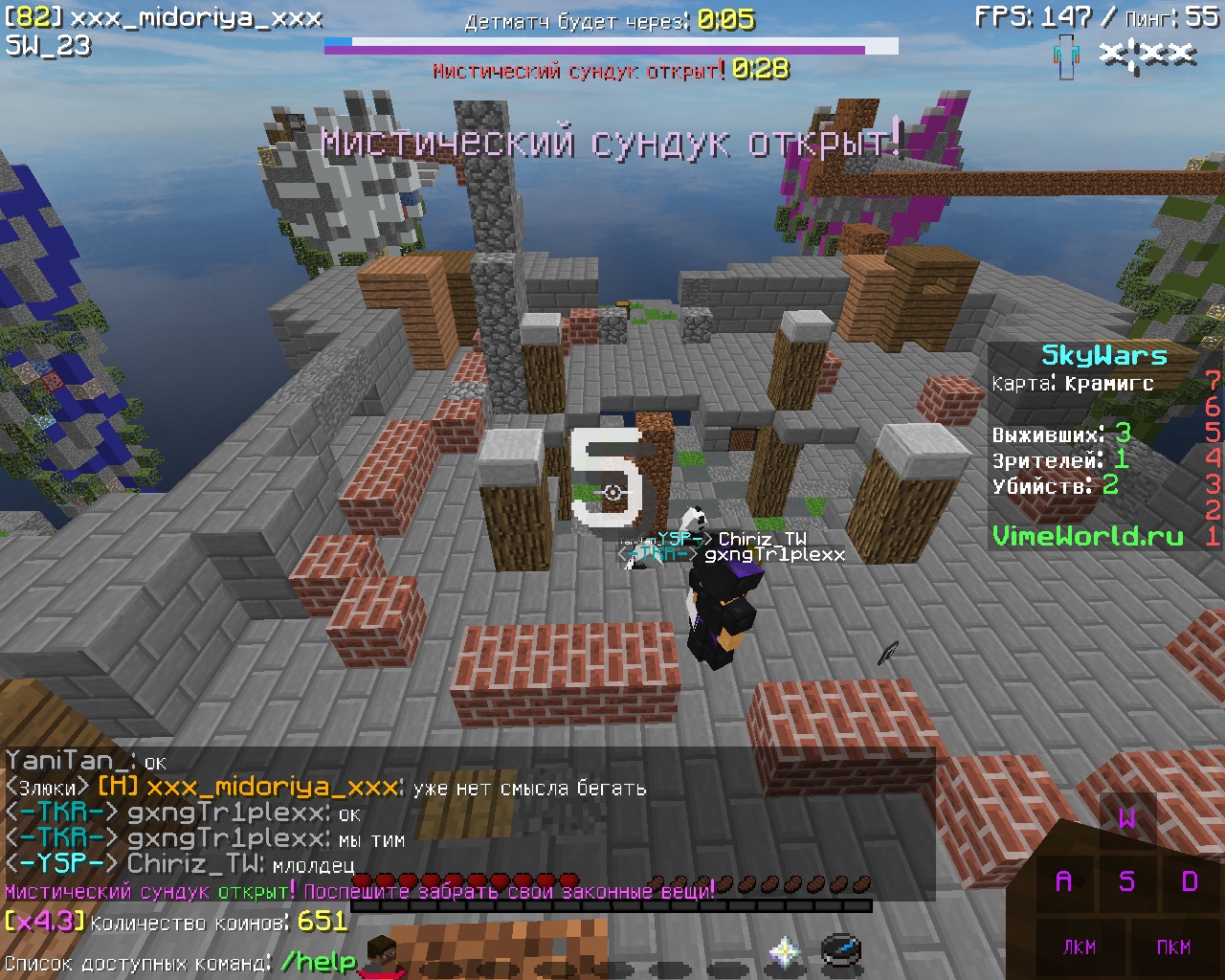Select the nether star item in the hotbar
The height and width of the screenshot is (980, 1225).
pyautogui.click(x=785, y=950)
